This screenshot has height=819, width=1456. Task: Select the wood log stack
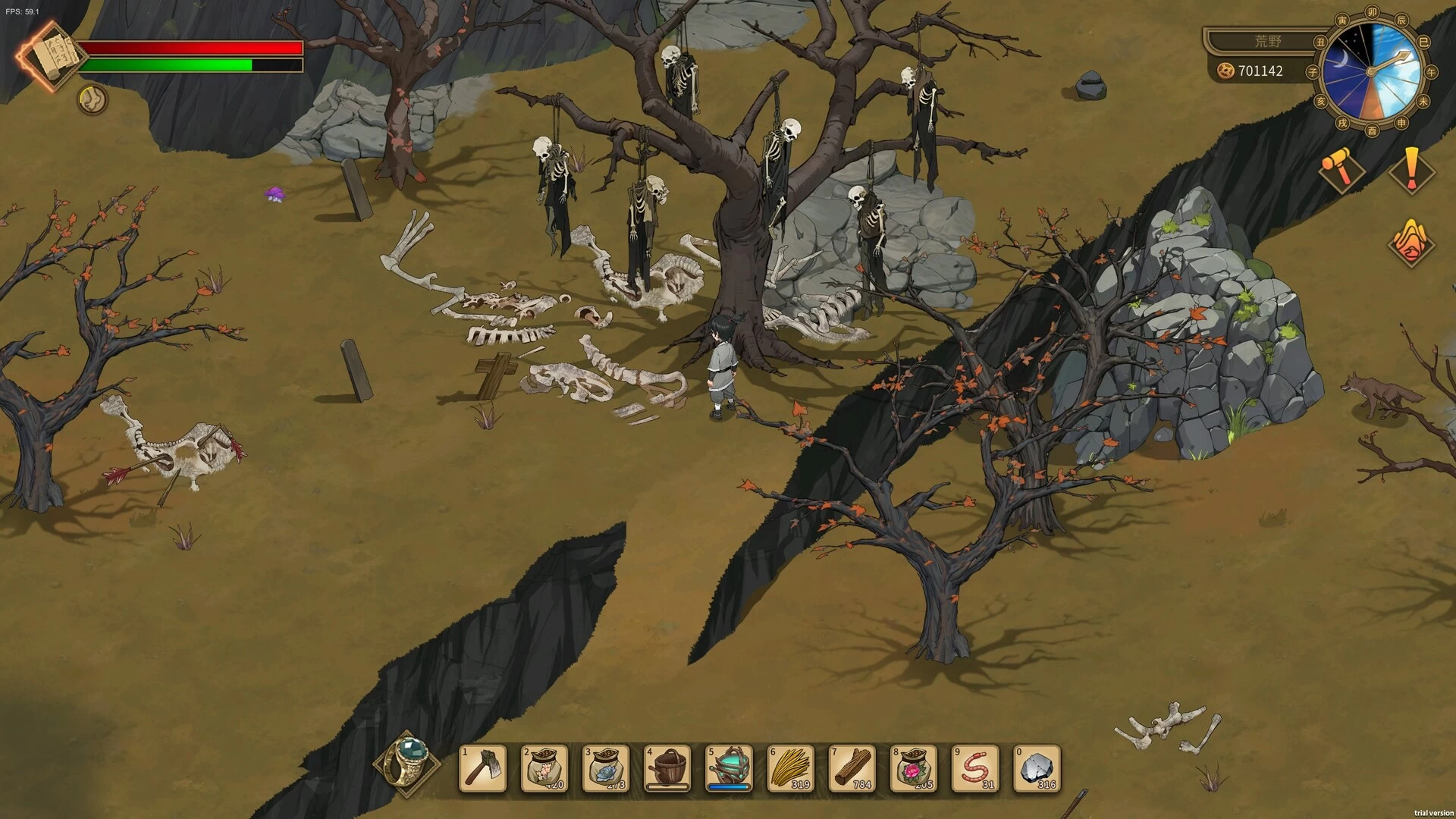coord(852,769)
